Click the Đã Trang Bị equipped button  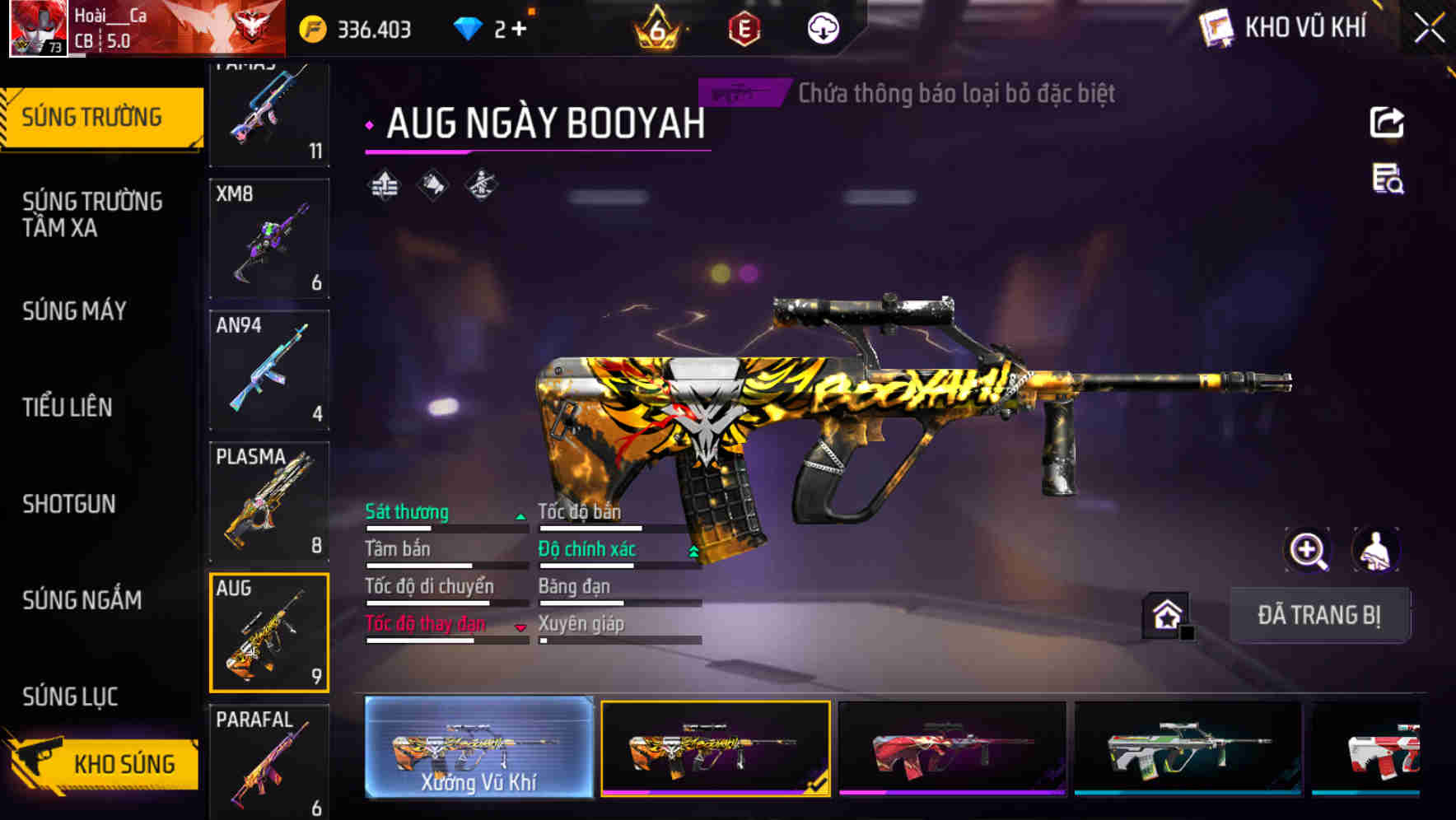(x=1318, y=615)
